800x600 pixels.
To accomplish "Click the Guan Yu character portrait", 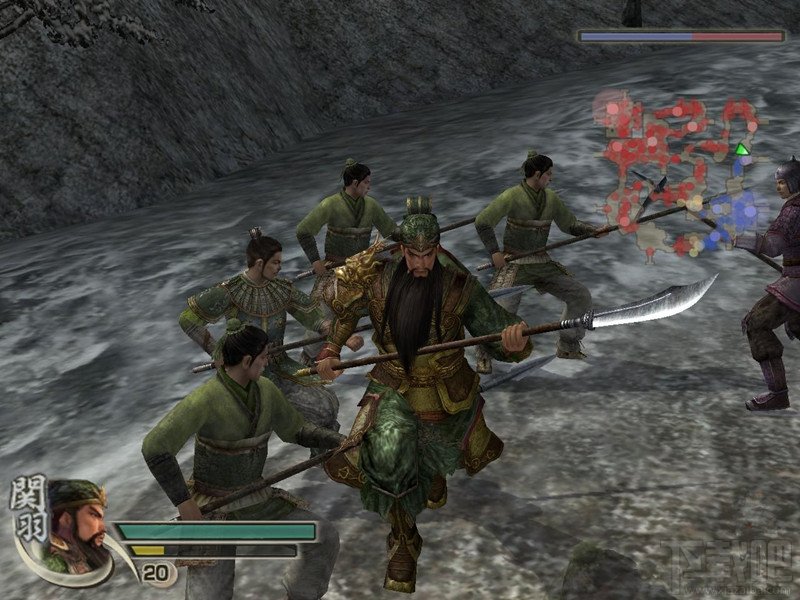I will tap(78, 524).
